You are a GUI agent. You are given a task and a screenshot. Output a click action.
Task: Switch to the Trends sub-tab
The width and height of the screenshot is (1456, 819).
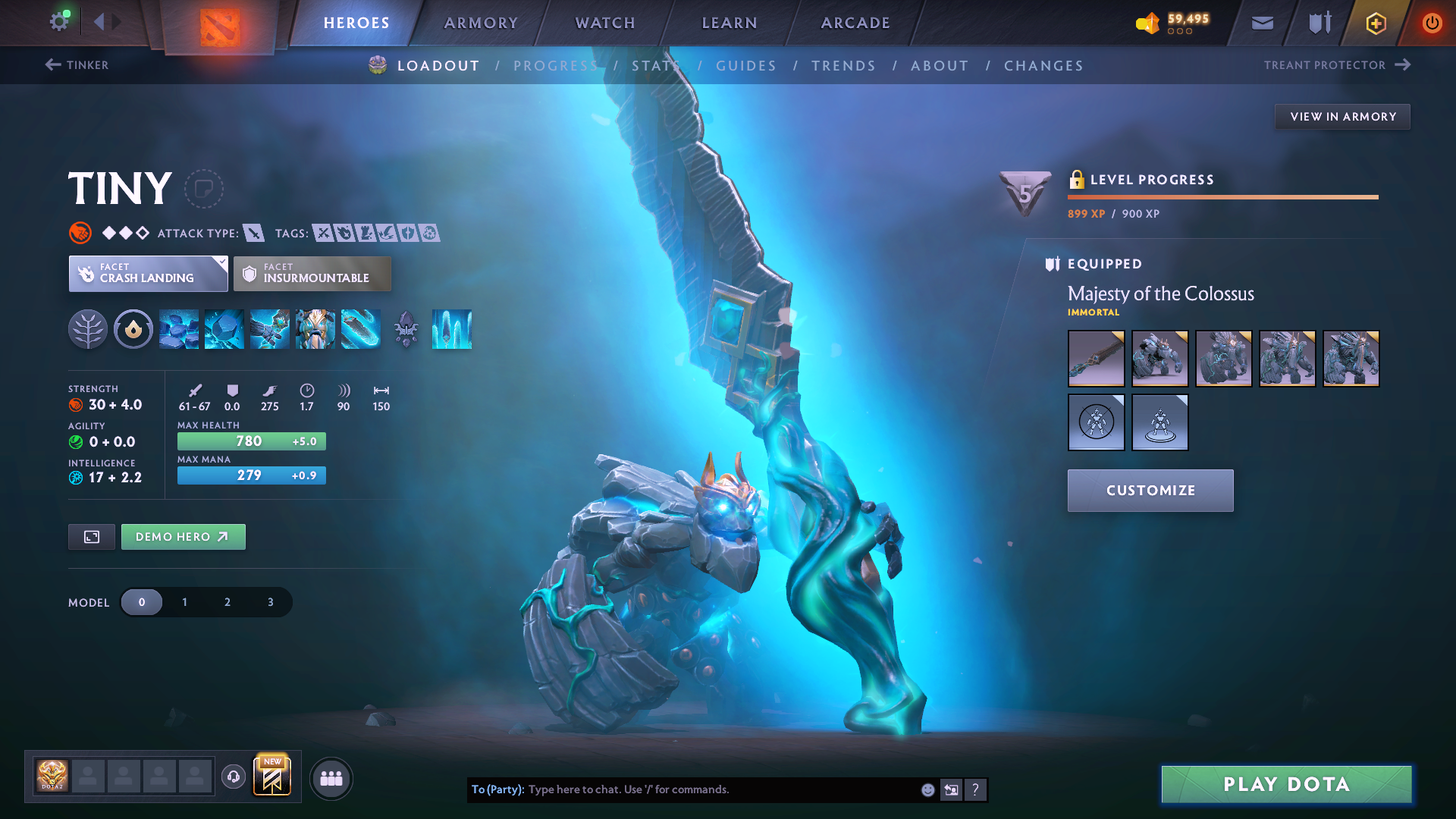(843, 66)
